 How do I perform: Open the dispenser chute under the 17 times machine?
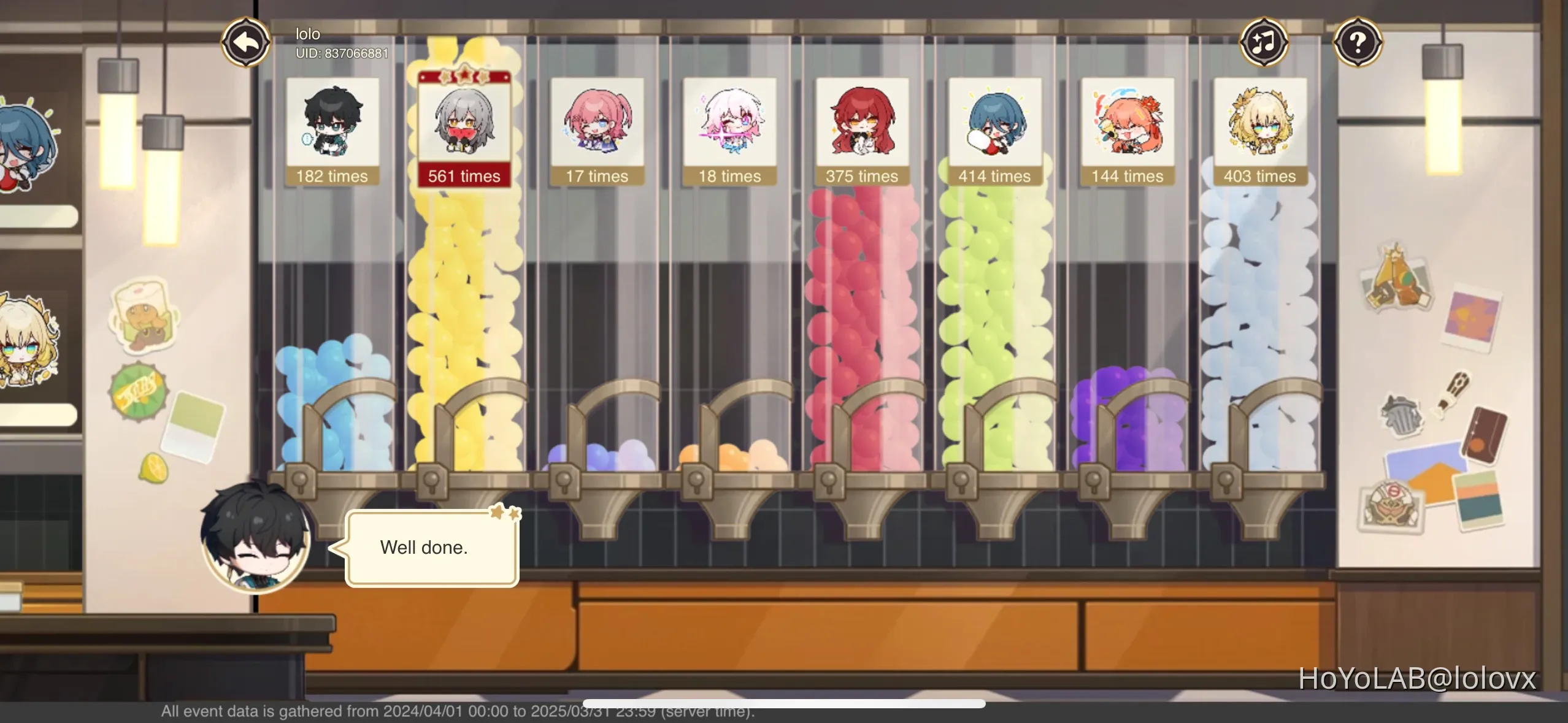pyautogui.click(x=598, y=518)
